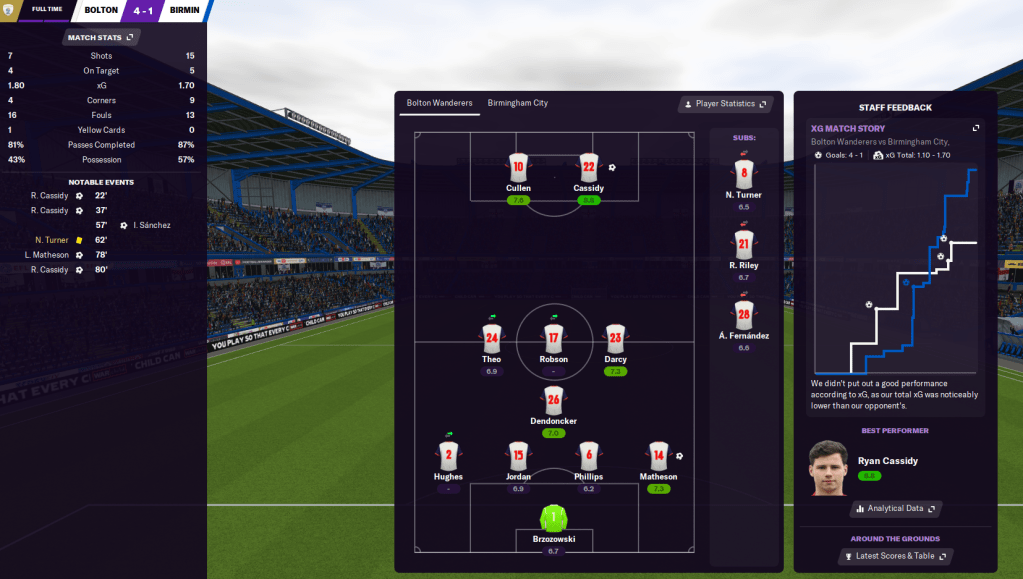Choose substitute Á. Fernández
The width and height of the screenshot is (1023, 579).
coord(743,315)
